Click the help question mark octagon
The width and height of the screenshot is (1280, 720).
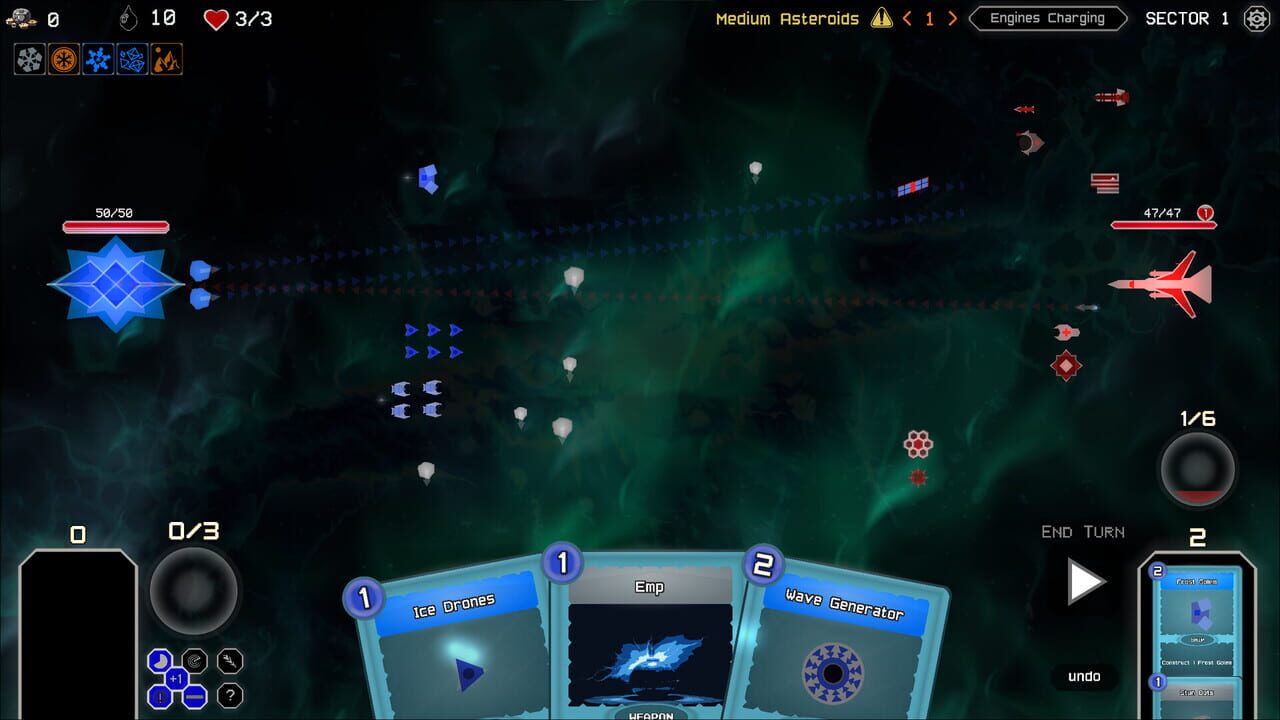230,695
